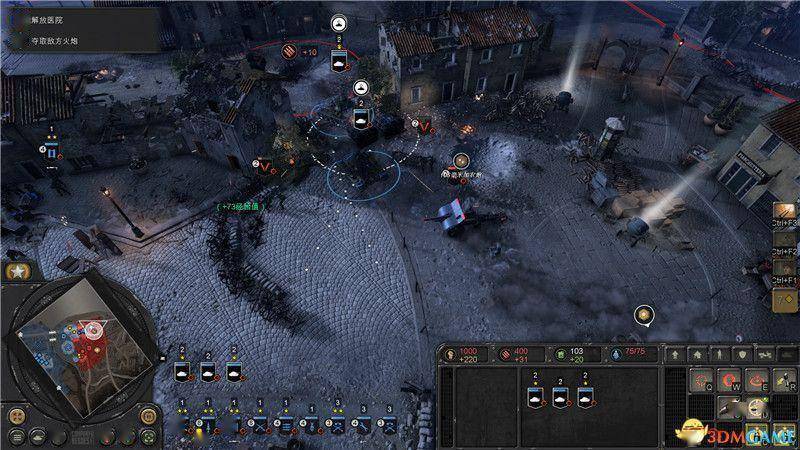The height and width of the screenshot is (450, 800).
Task: Open the commander star button above the minimap
Action: 19,271
